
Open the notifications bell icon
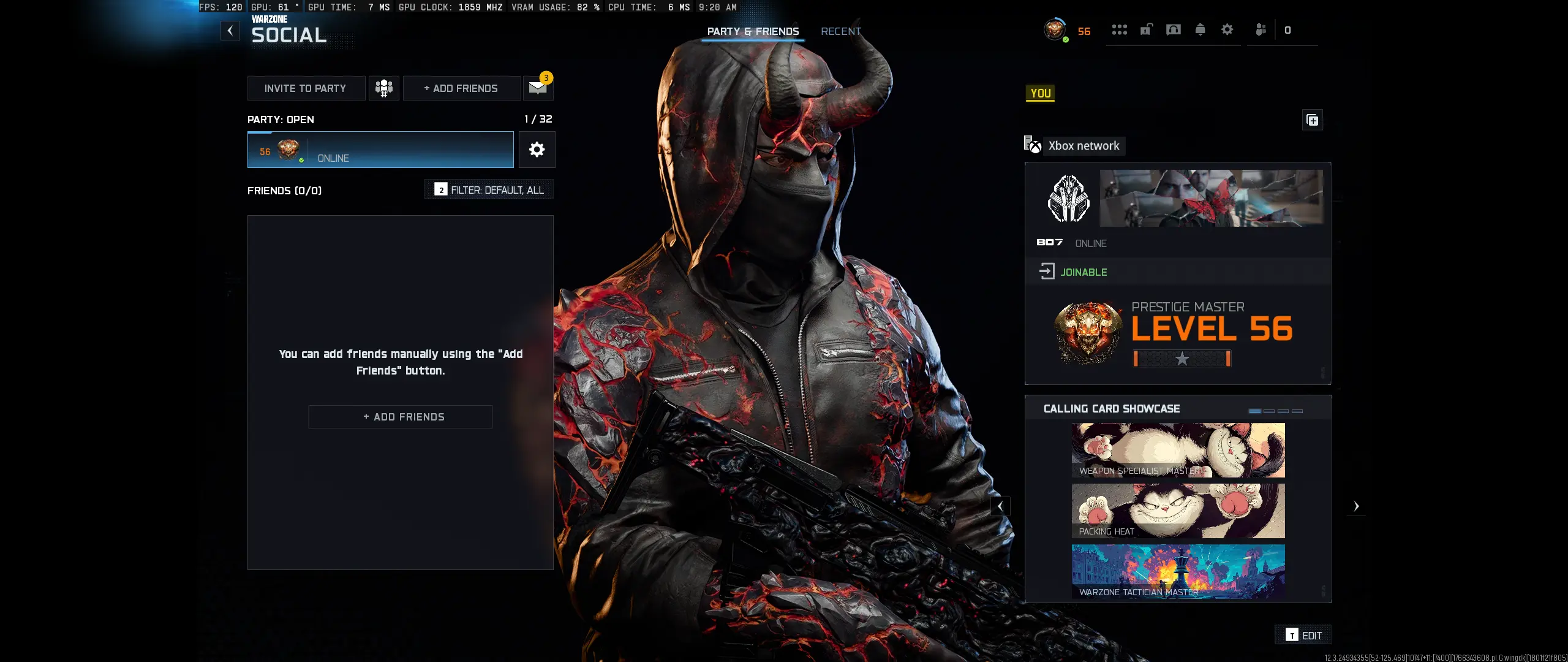tap(1200, 29)
